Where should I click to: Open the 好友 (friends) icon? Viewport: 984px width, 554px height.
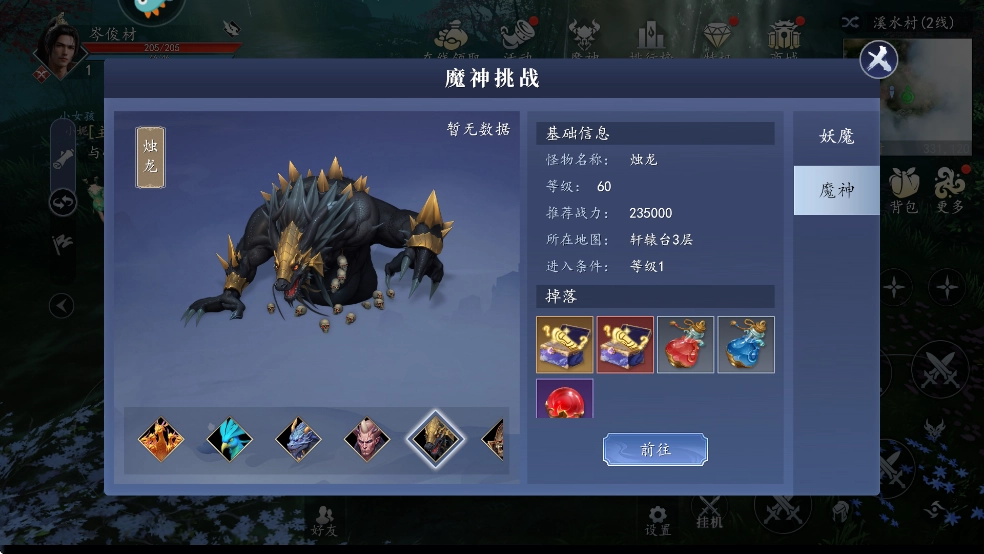click(324, 520)
